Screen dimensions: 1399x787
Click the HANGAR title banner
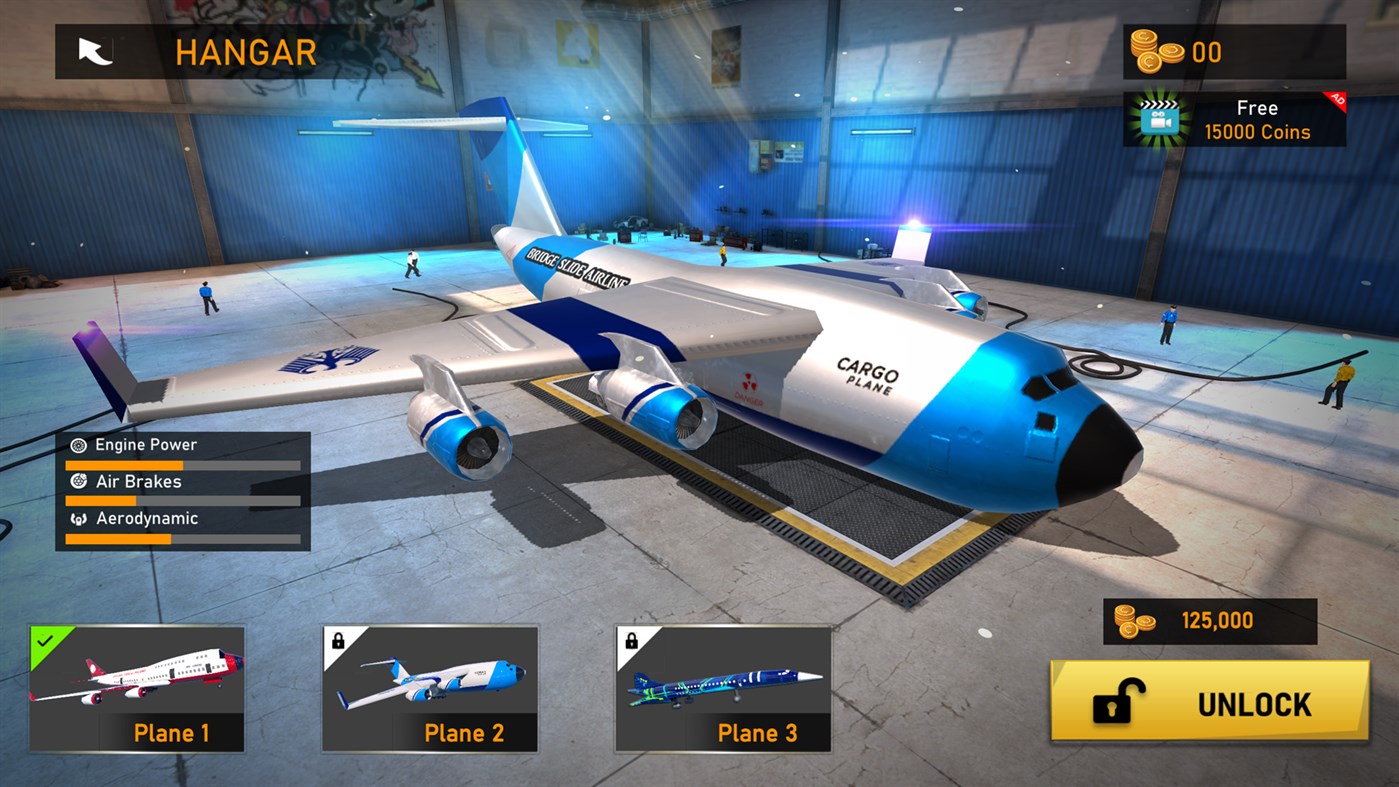click(x=245, y=51)
